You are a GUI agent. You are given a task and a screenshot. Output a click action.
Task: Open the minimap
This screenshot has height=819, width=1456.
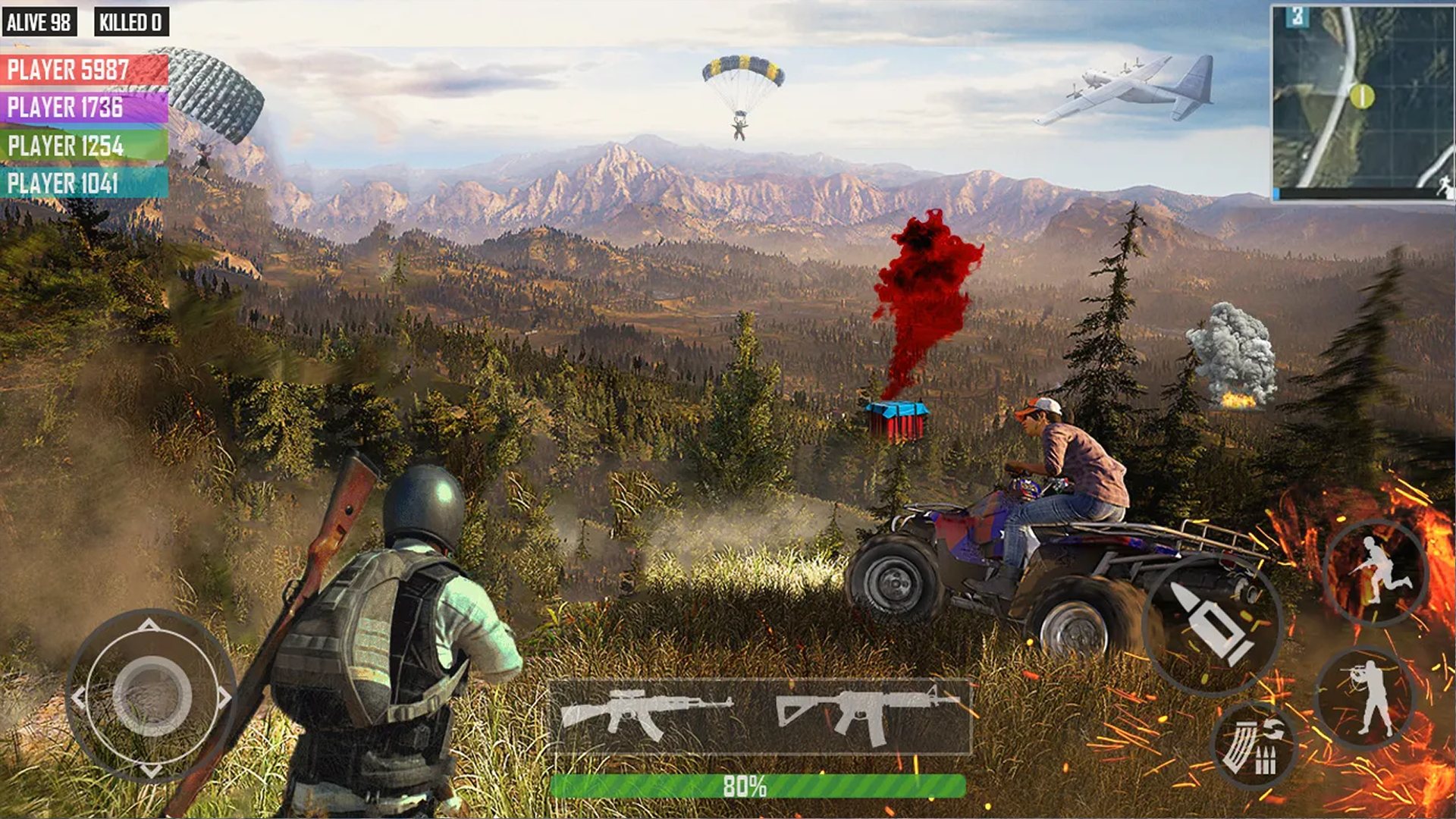point(1362,103)
